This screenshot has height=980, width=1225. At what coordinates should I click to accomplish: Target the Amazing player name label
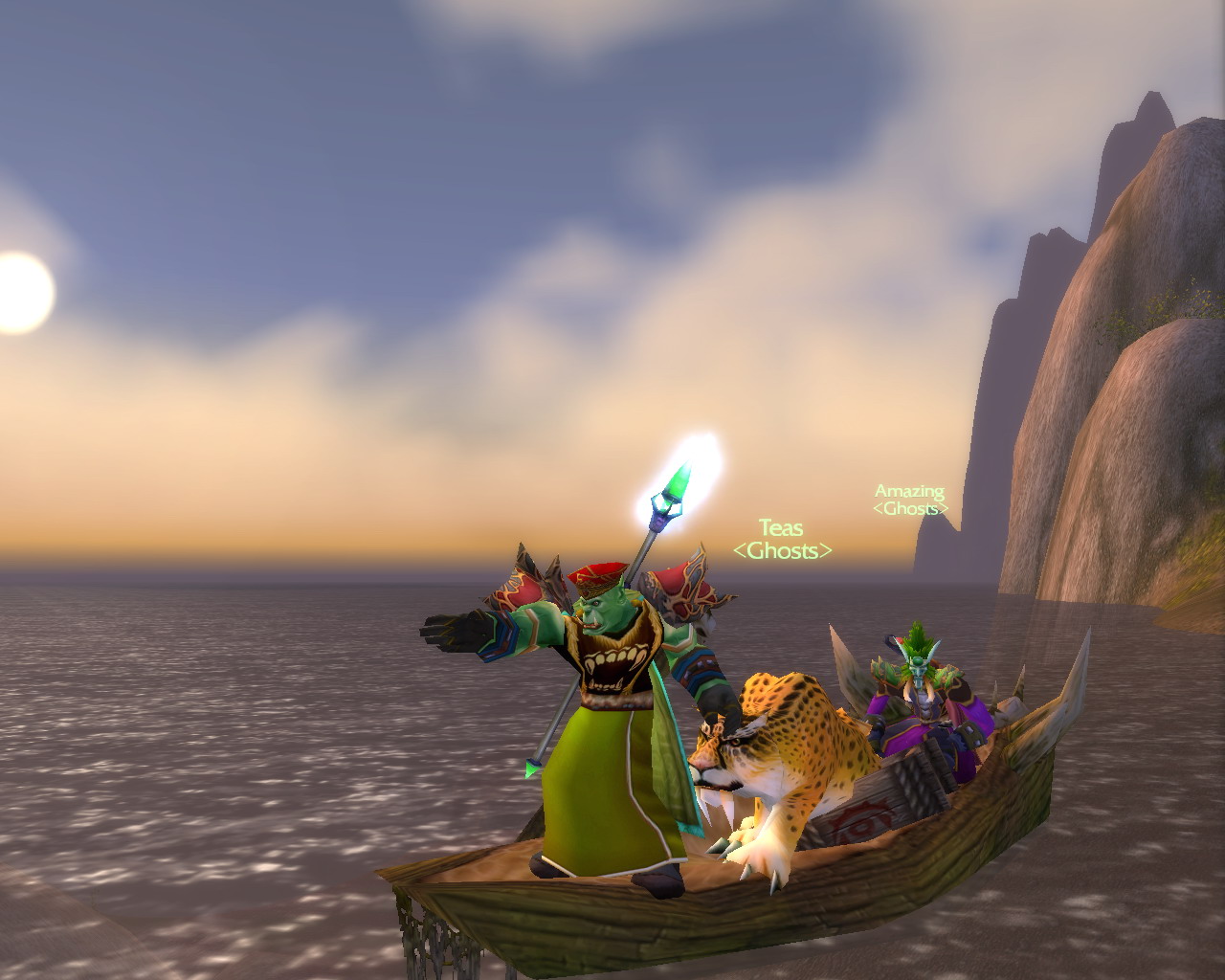click(x=909, y=492)
